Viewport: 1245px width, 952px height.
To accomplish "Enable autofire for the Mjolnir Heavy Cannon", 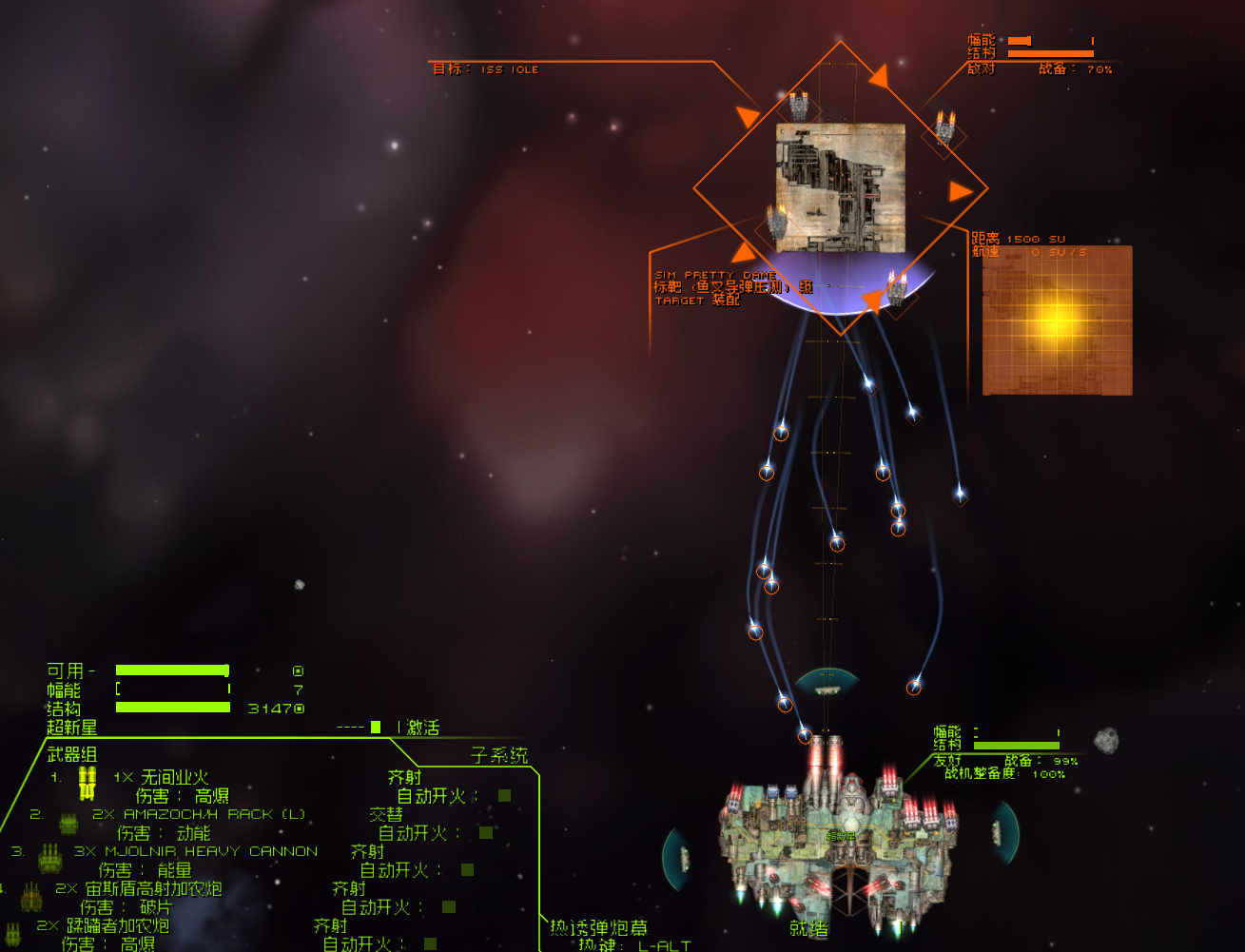I will pos(467,870).
